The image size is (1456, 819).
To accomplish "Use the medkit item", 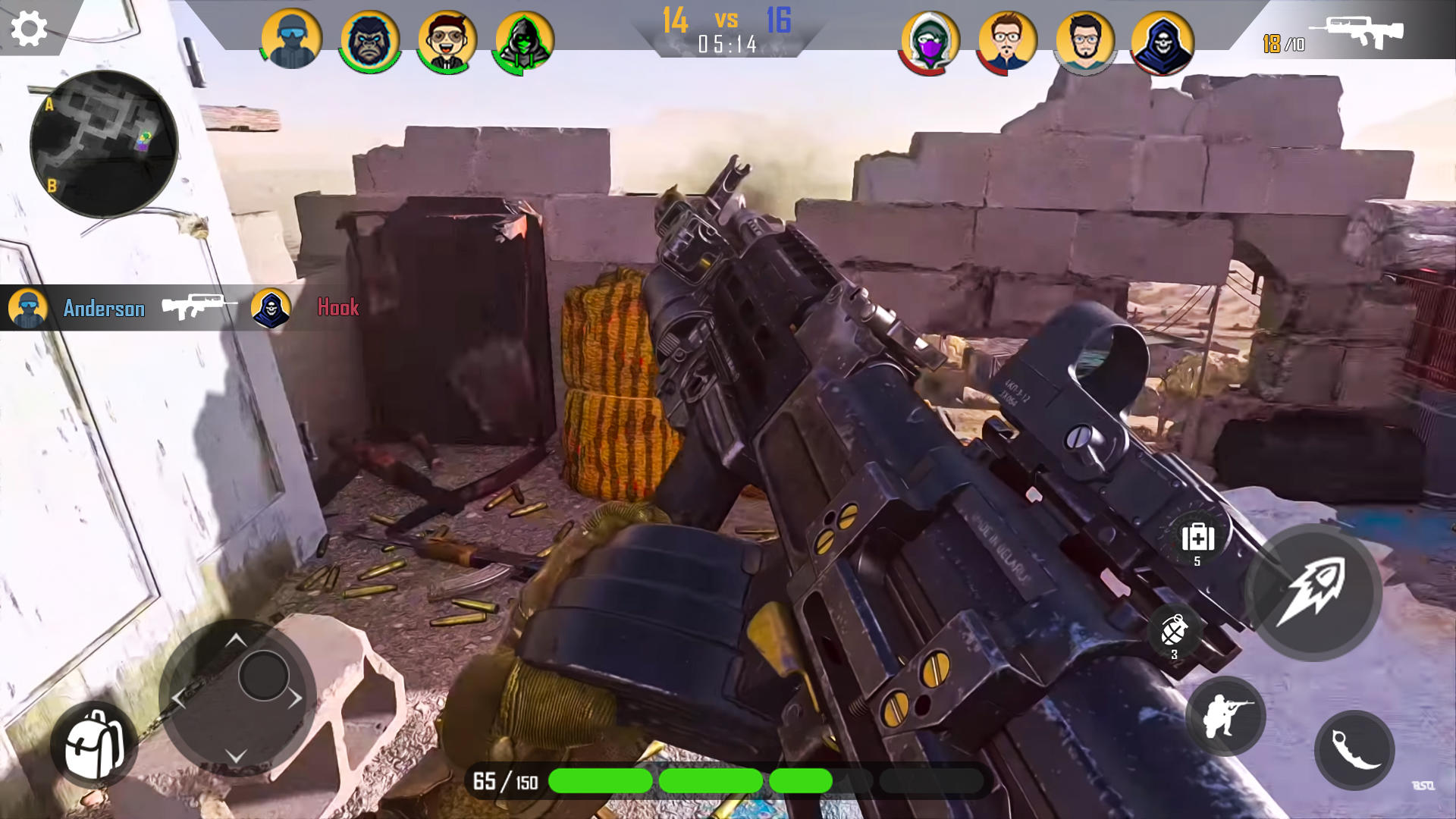I will point(1197,538).
